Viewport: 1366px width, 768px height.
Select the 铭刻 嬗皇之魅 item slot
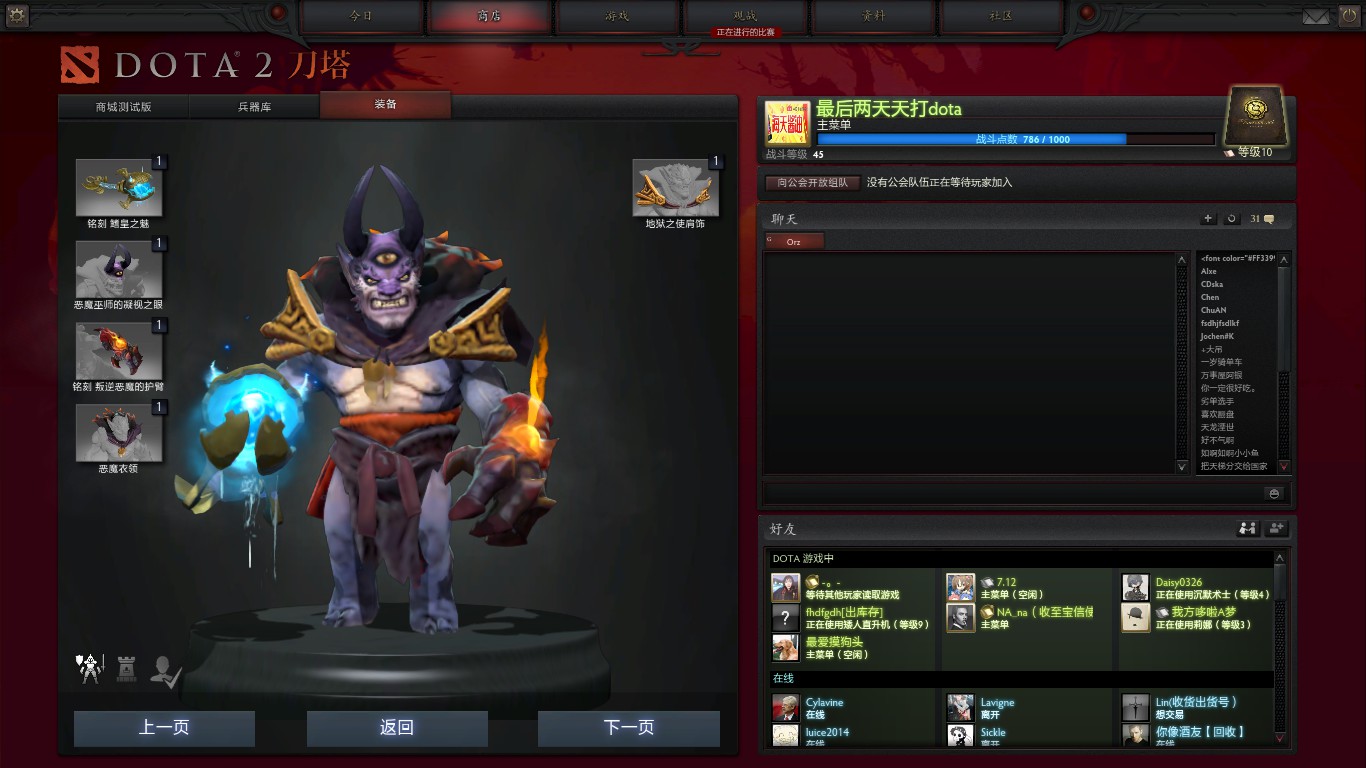(x=119, y=188)
